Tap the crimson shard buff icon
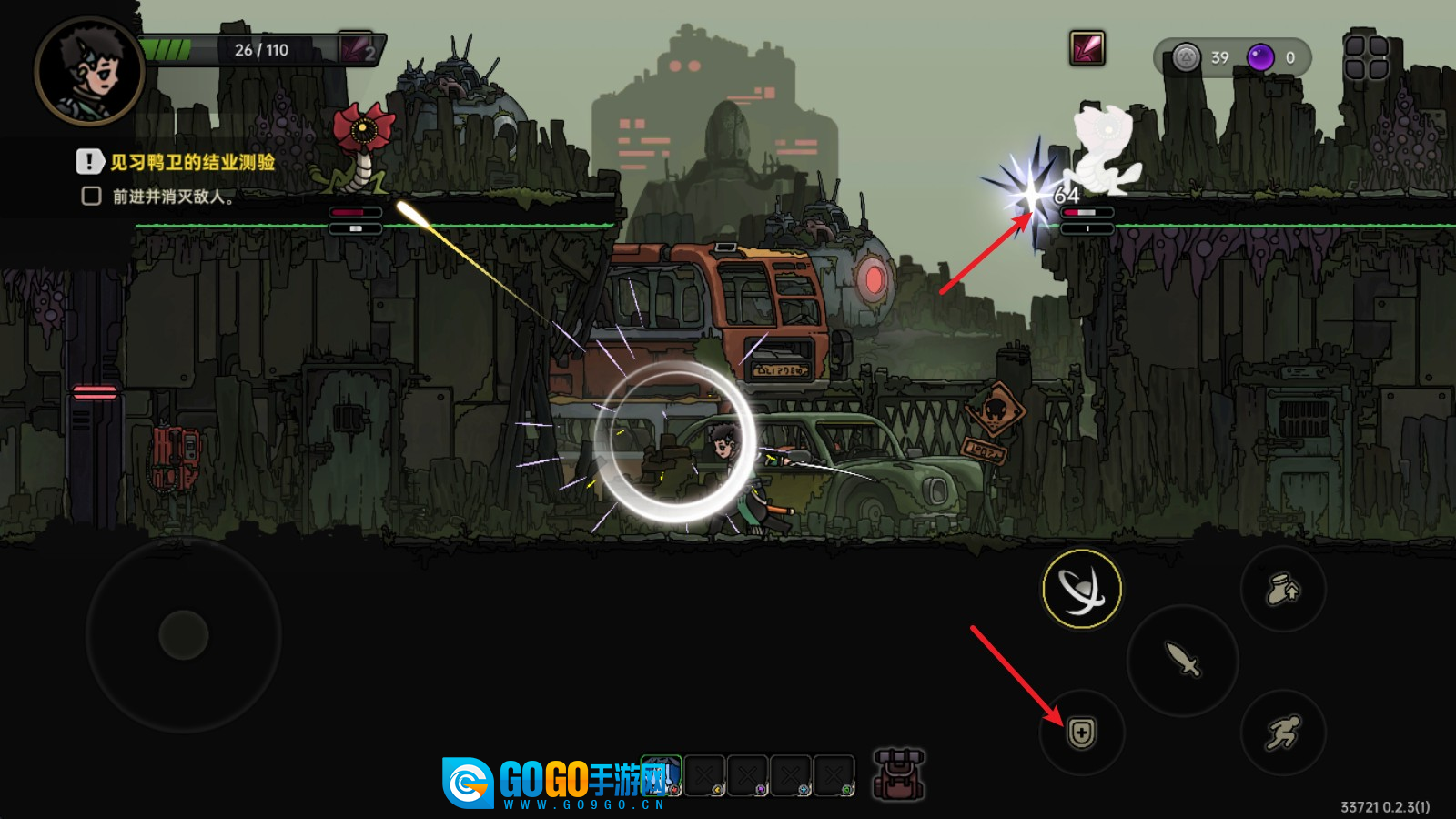The width and height of the screenshot is (1456, 819). [1087, 48]
